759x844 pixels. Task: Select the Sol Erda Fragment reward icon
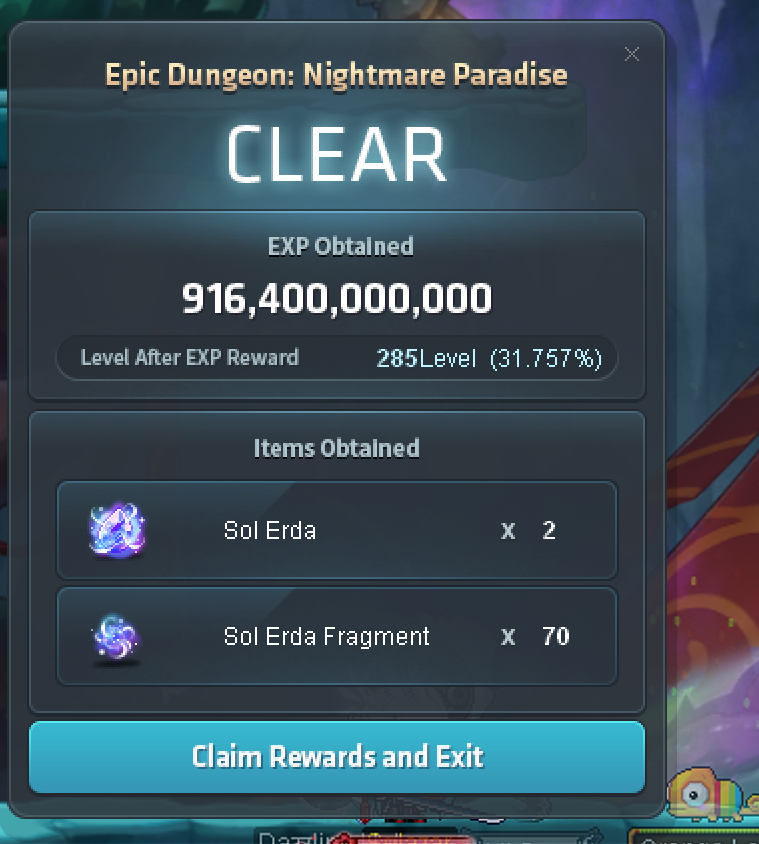[x=117, y=637]
